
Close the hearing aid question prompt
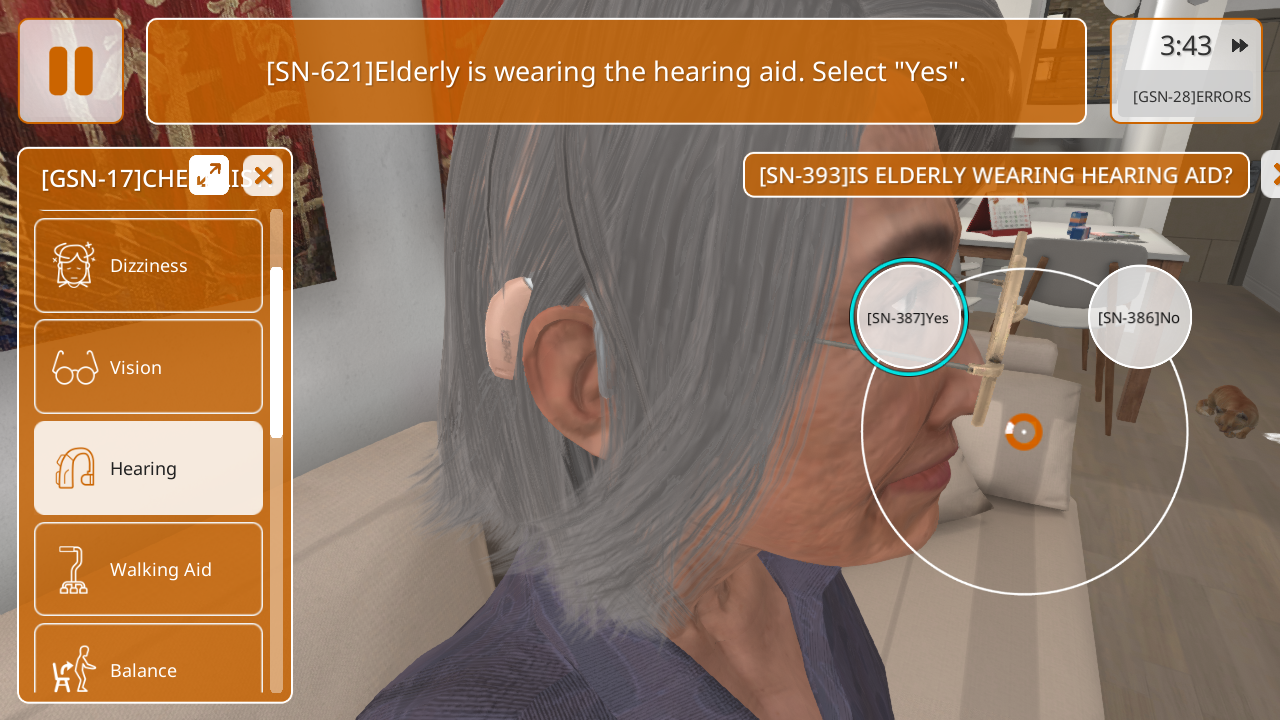point(1271,175)
